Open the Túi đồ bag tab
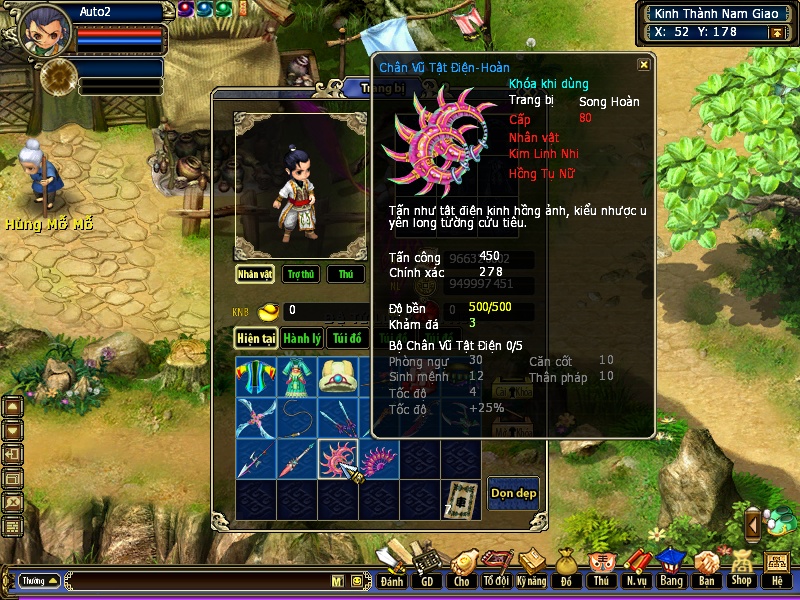The image size is (800, 600). pos(348,338)
